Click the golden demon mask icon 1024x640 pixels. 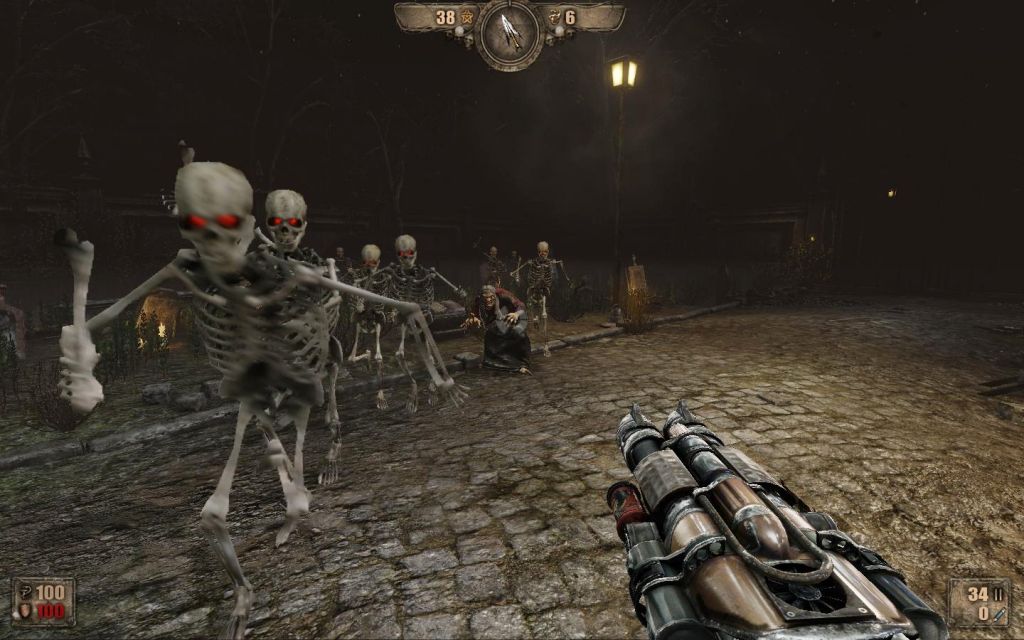click(x=554, y=18)
